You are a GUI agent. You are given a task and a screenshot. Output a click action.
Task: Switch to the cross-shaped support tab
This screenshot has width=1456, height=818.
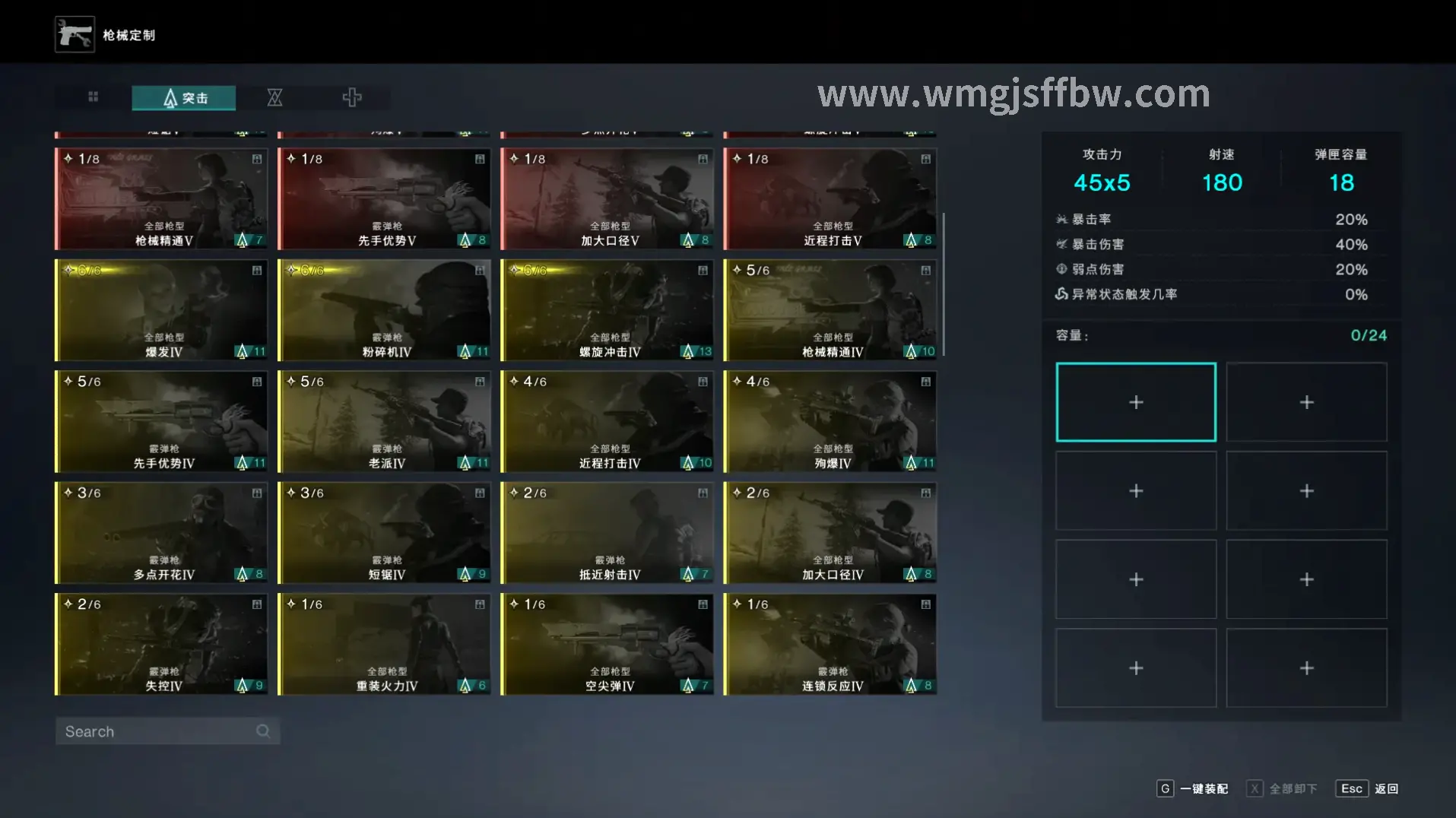coord(351,97)
